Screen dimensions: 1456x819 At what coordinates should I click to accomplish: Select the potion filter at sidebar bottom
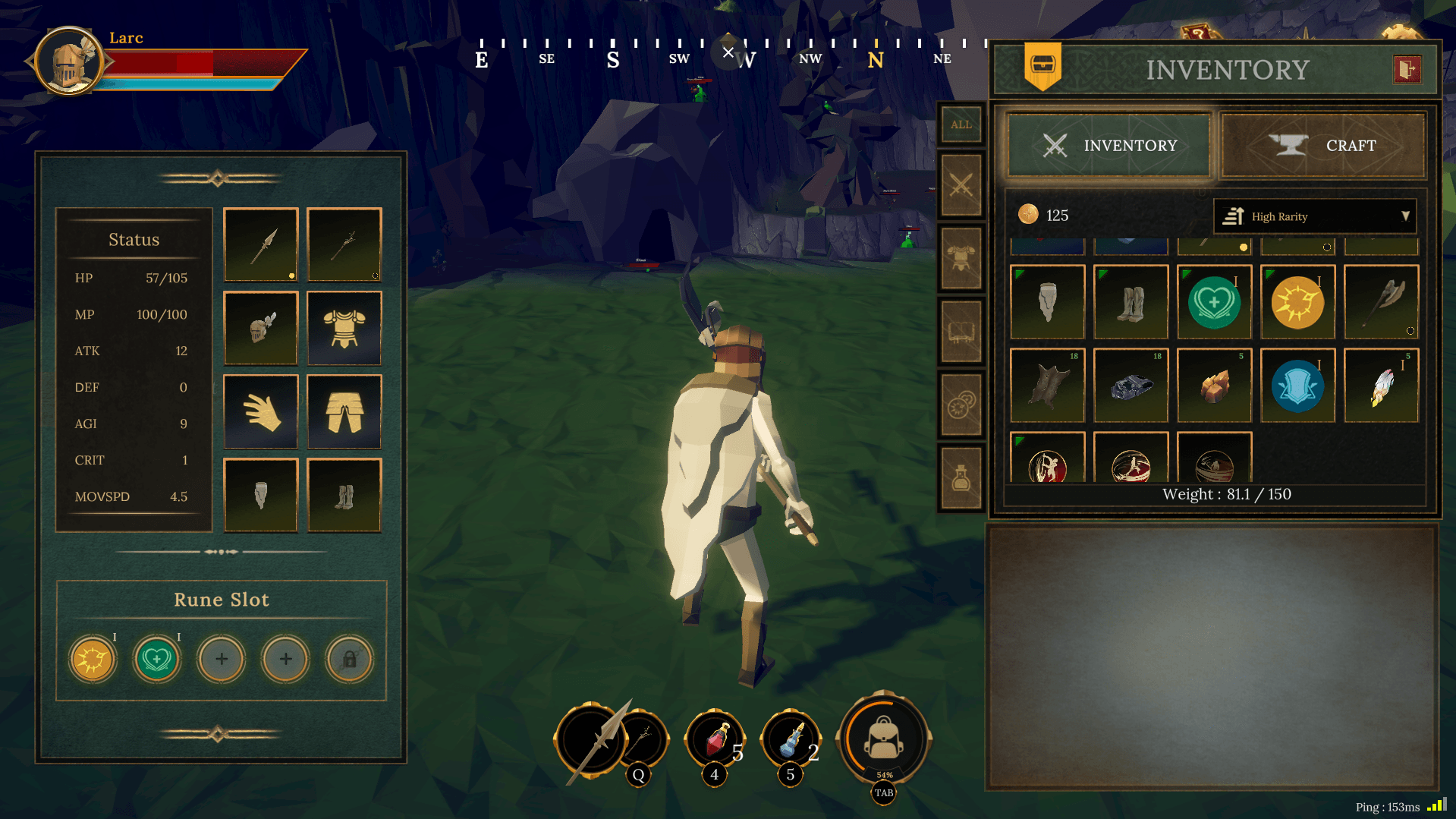961,476
